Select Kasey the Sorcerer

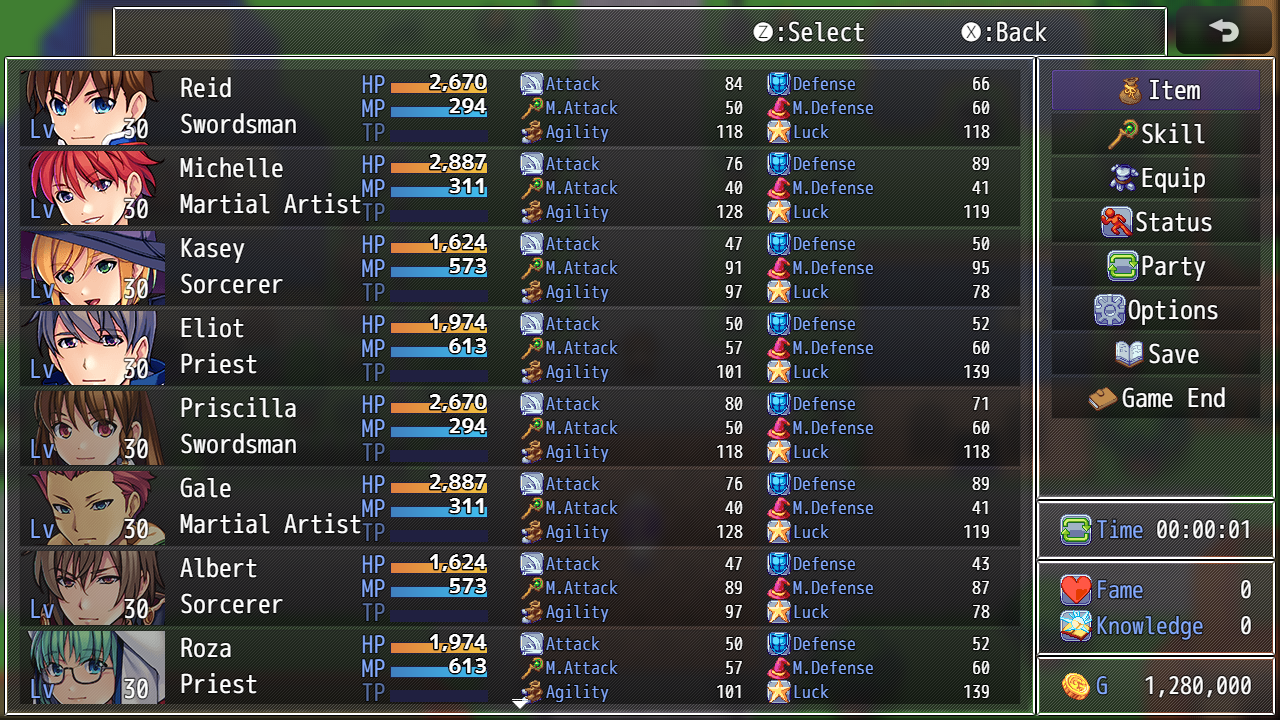tap(520, 267)
